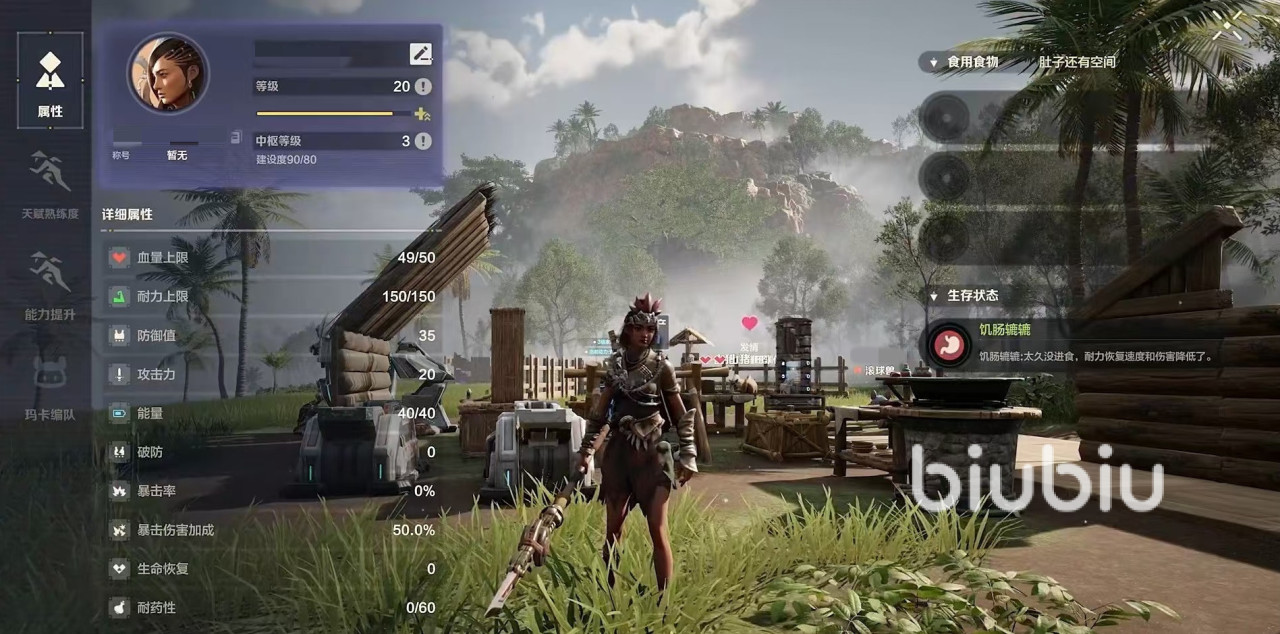Click the small icon beside the title field
The height and width of the screenshot is (634, 1280).
[x=235, y=137]
